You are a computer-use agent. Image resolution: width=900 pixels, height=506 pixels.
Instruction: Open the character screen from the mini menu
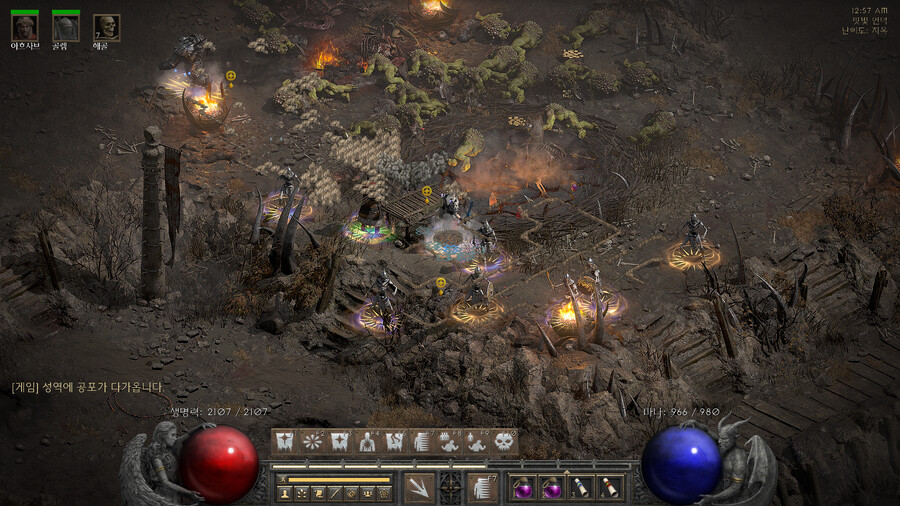(x=286, y=494)
